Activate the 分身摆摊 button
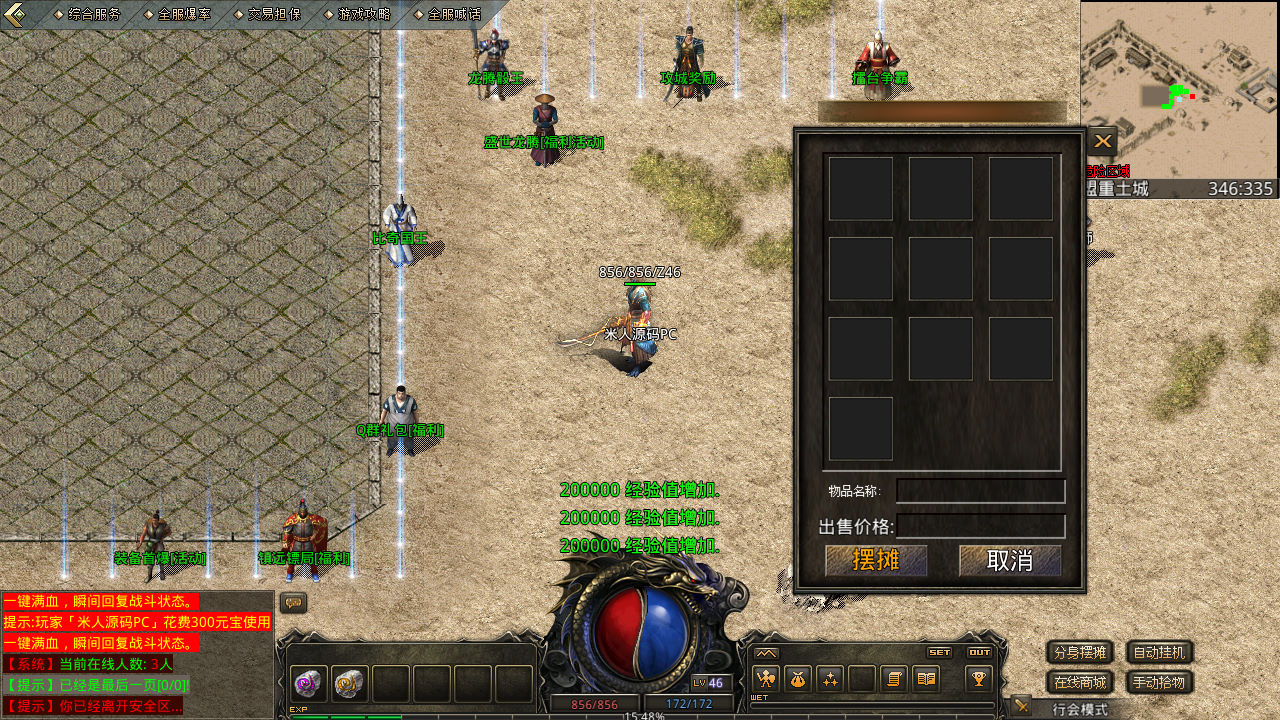The image size is (1280, 720). coord(1080,653)
